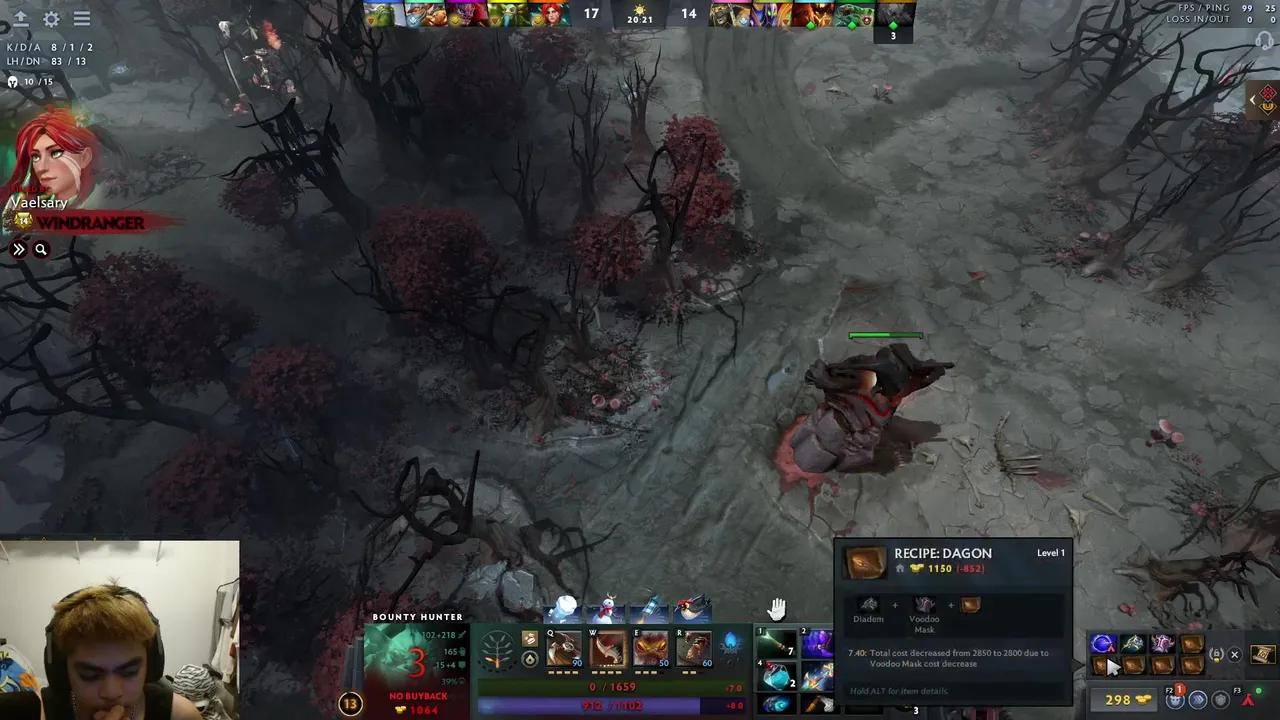This screenshot has height=720, width=1280.
Task: Open the settings gear
Action: [50, 18]
